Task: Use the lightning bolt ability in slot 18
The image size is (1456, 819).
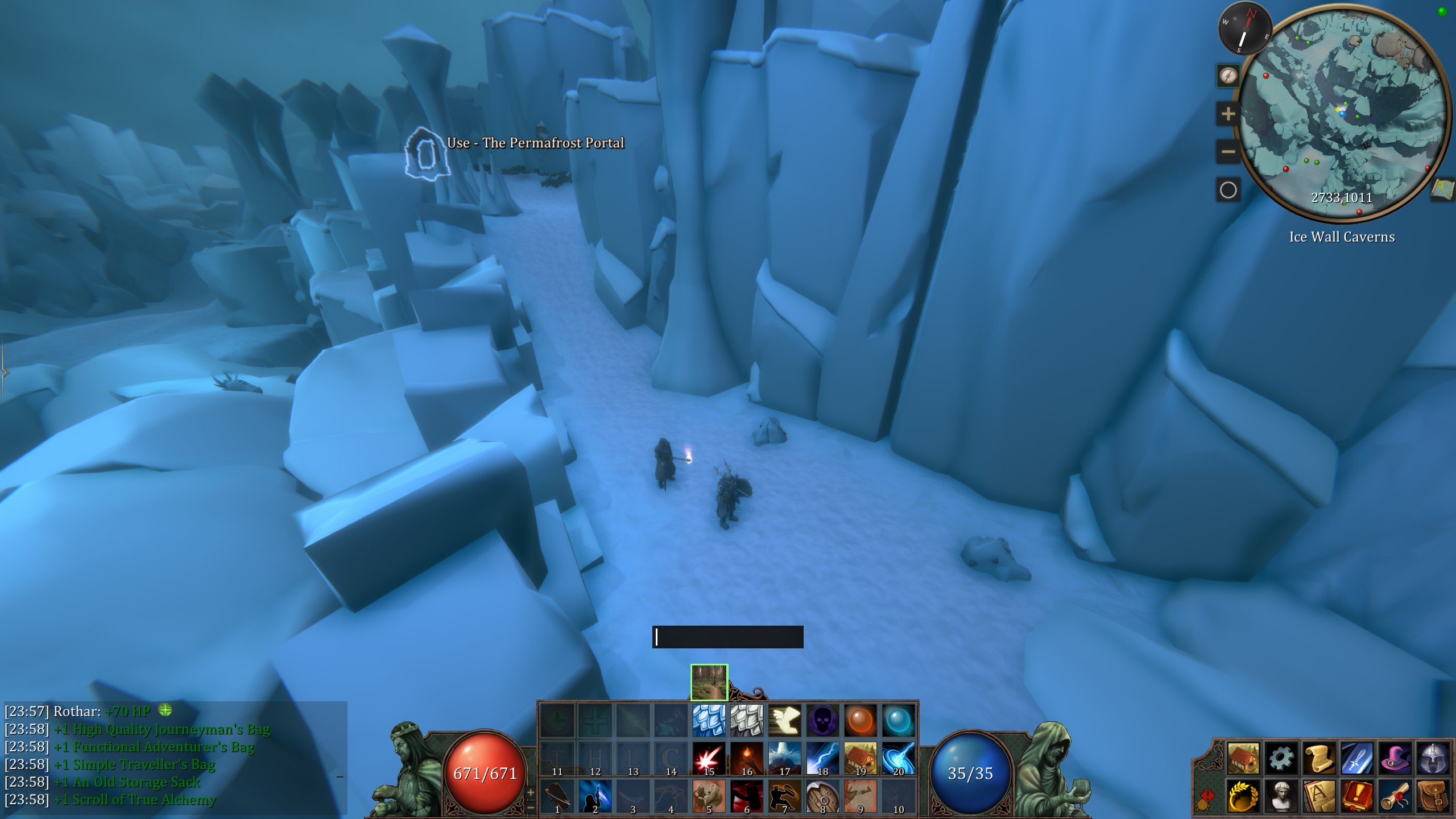Action: coord(822,758)
